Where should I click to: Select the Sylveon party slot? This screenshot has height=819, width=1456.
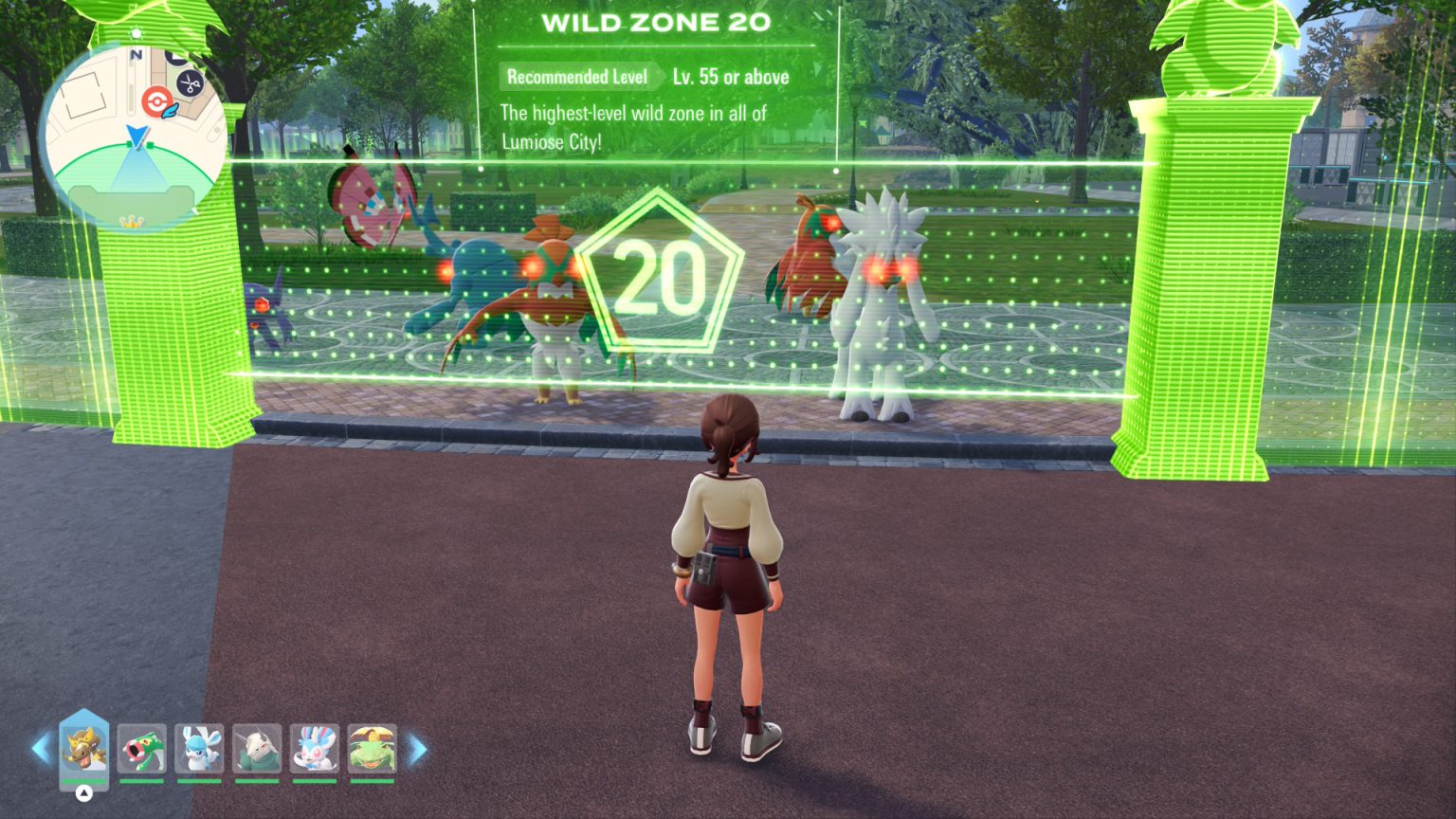[315, 749]
